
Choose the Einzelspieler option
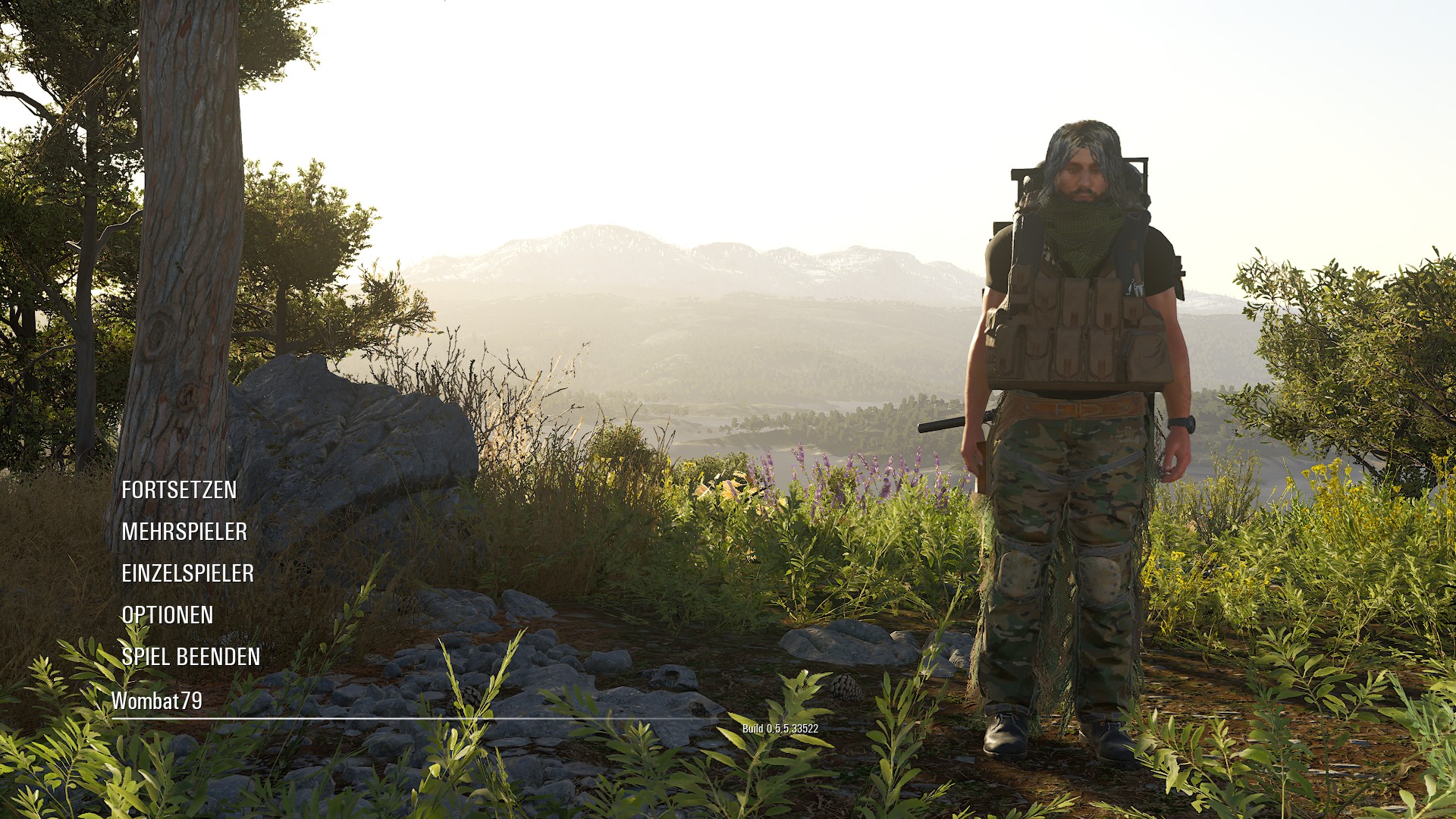click(187, 573)
